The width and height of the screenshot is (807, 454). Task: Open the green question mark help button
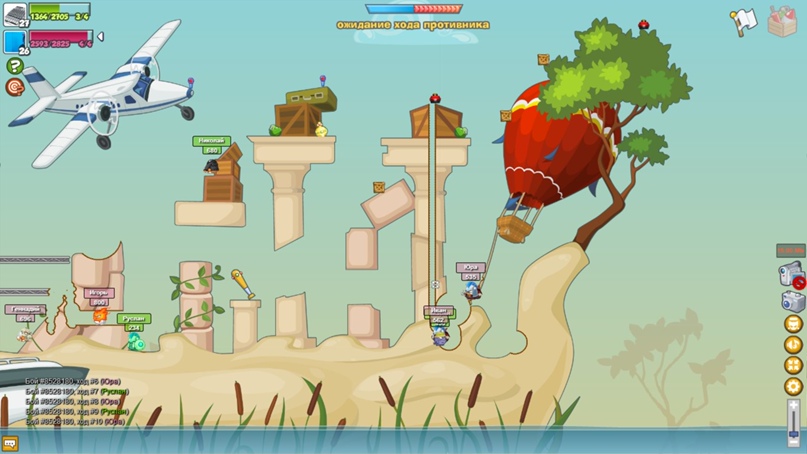[15, 66]
